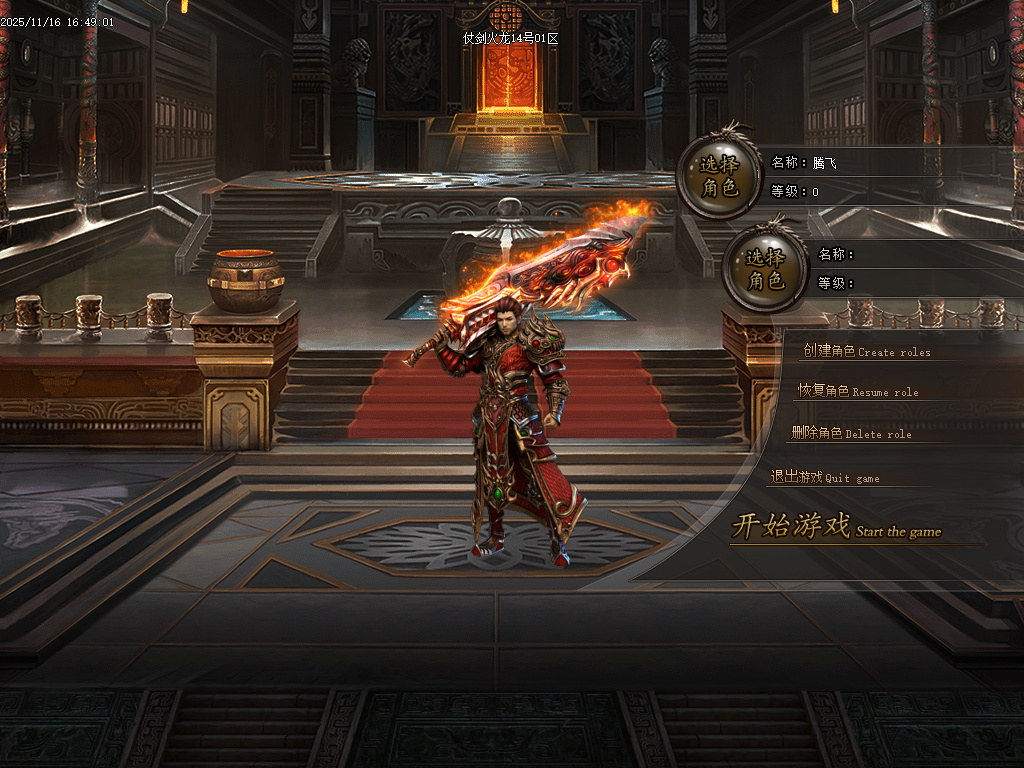Choose Delete role (删除角色)
This screenshot has height=768, width=1024.
coord(851,433)
